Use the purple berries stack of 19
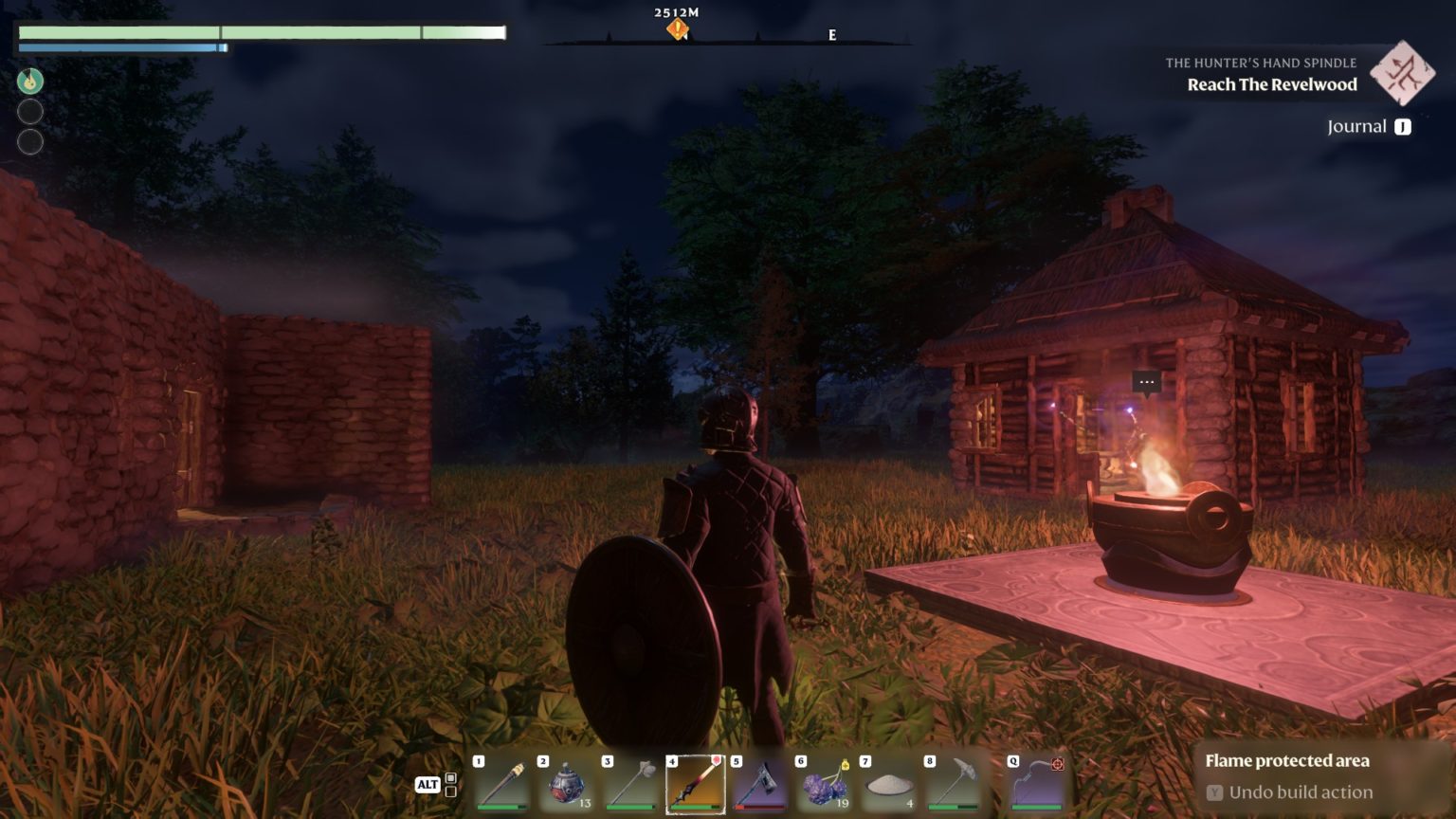 824,785
